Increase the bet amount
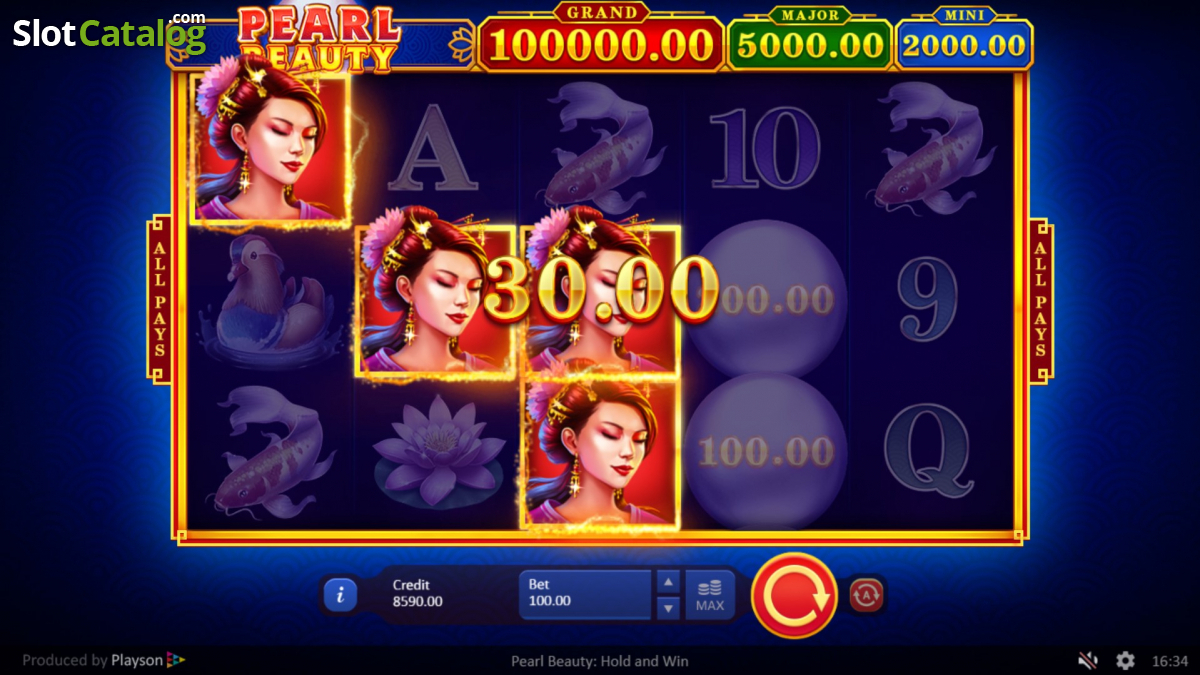 click(668, 582)
